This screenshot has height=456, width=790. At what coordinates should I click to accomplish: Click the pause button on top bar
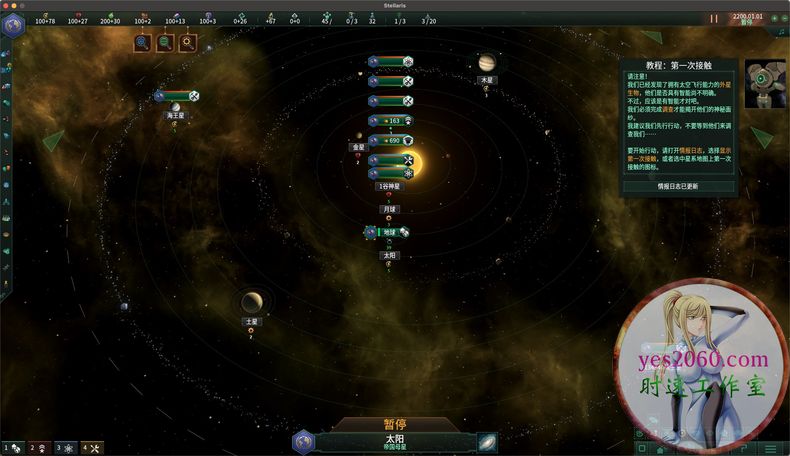point(714,18)
